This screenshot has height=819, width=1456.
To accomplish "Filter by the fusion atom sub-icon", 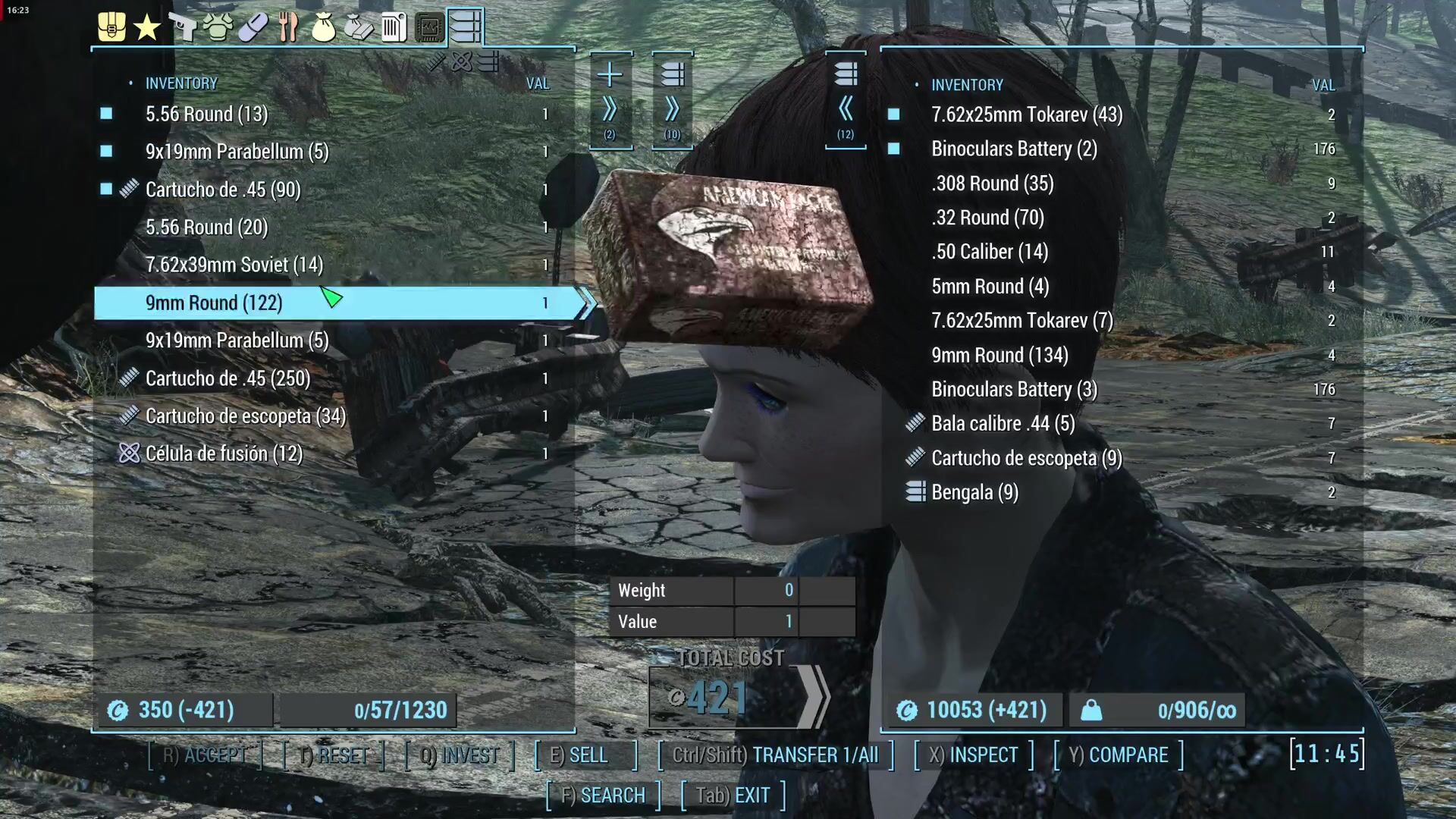I will 462,62.
